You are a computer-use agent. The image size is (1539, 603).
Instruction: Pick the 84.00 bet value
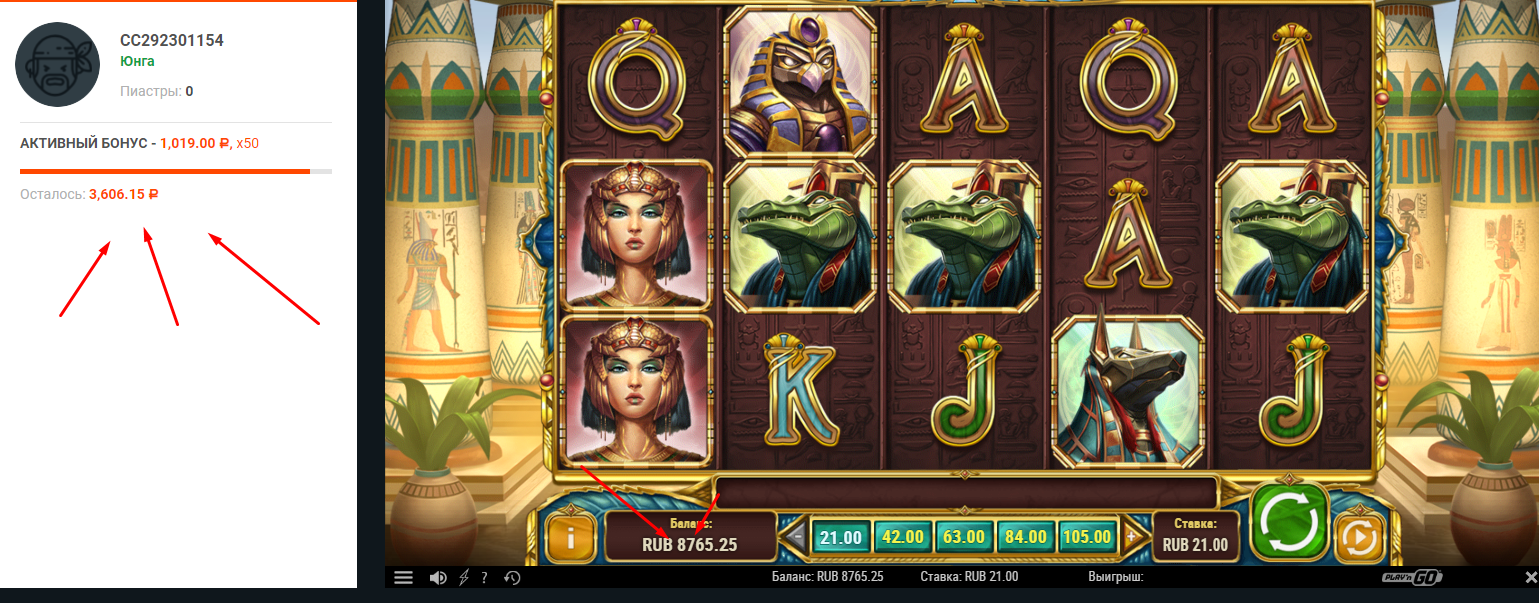click(x=1025, y=537)
